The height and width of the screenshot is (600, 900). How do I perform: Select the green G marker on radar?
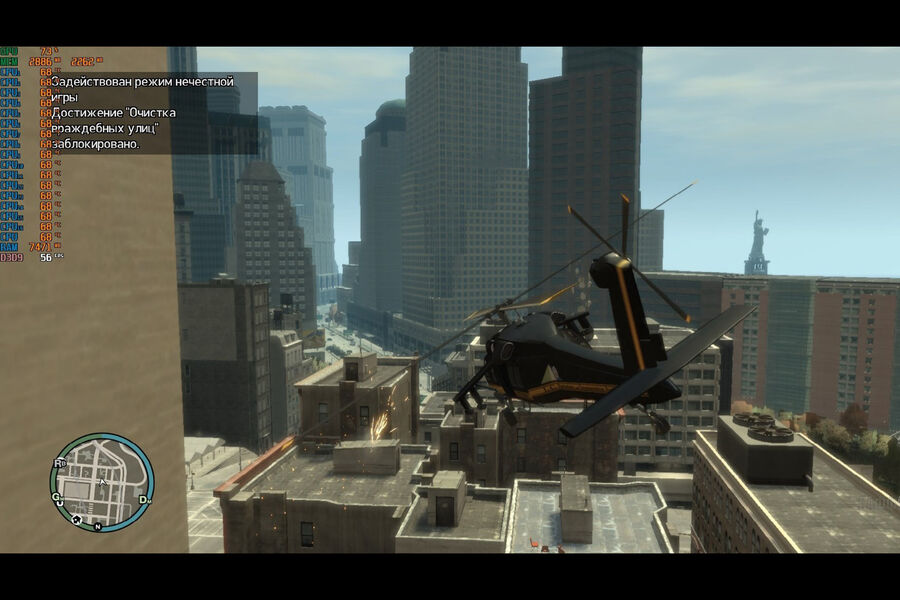(x=58, y=496)
